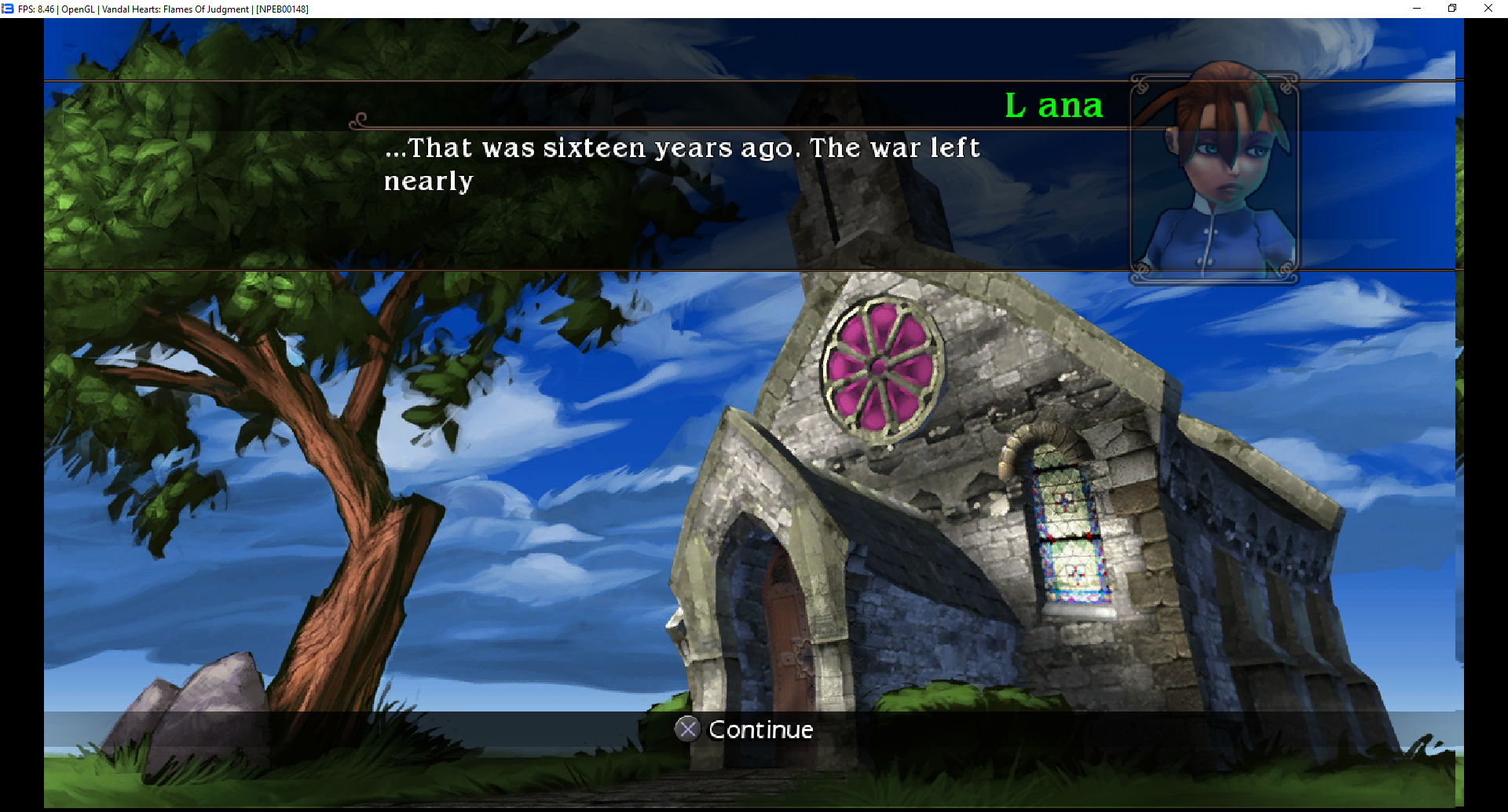Screen dimensions: 1508x812
Task: Close the emulator window
Action: coord(1488,9)
